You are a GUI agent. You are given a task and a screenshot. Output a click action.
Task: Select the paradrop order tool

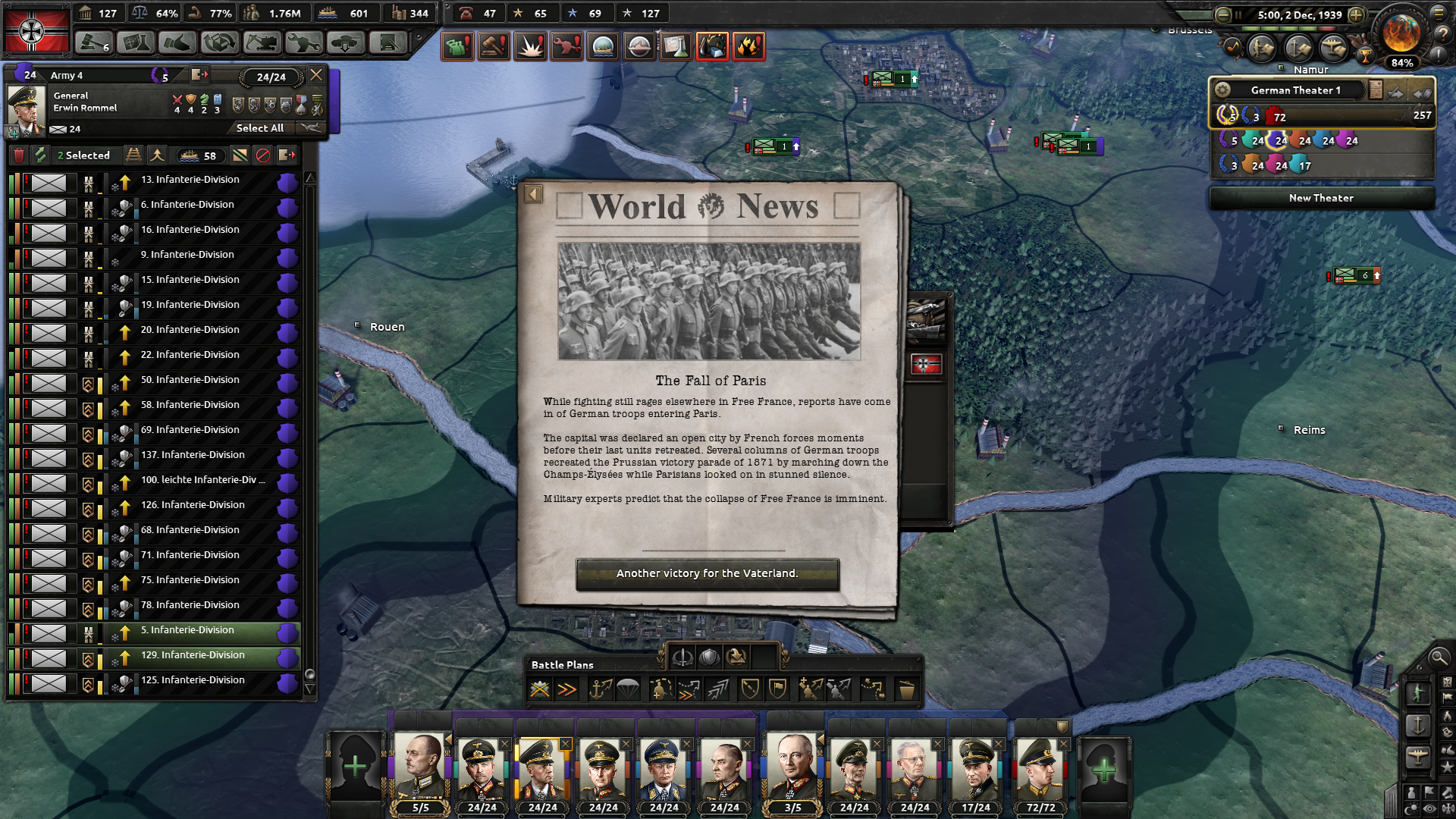tap(629, 689)
